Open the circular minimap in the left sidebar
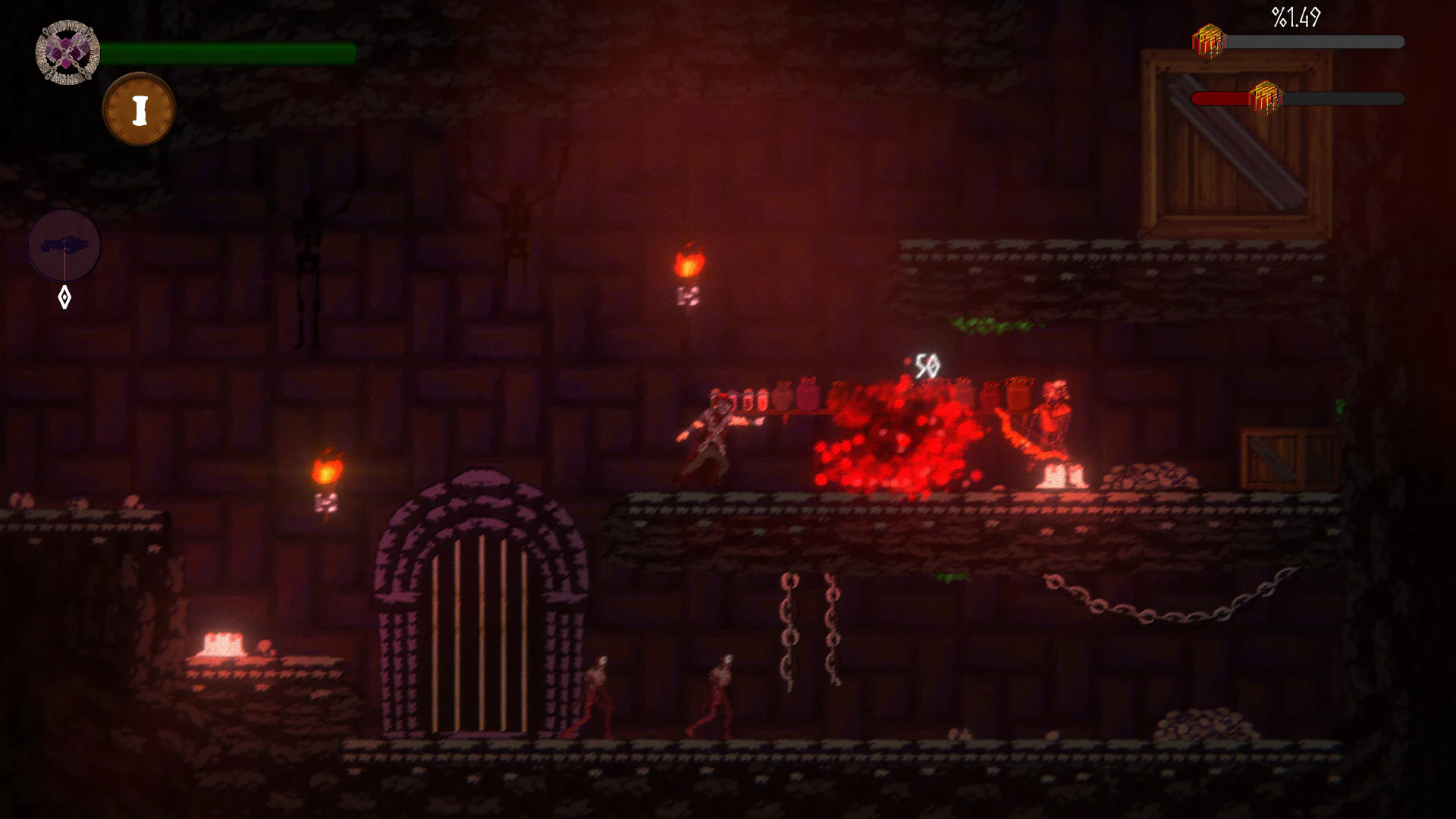The height and width of the screenshot is (819, 1456). tap(65, 245)
